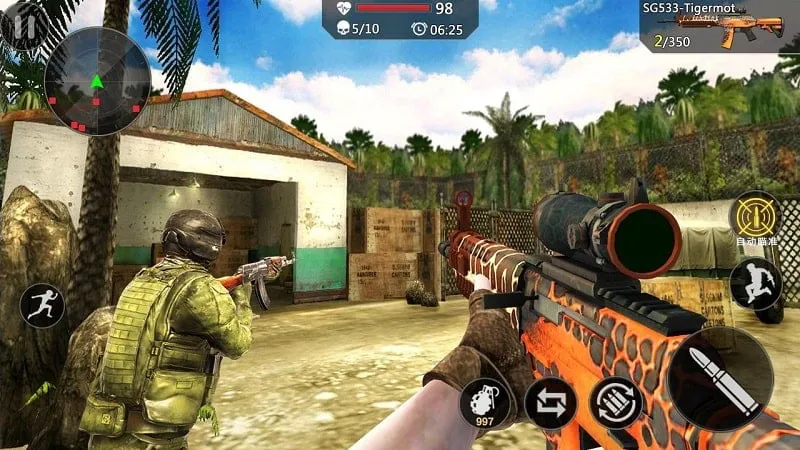Screen dimensions: 800x450
Task: Reload using the magazine reload icon
Action: click(615, 402)
